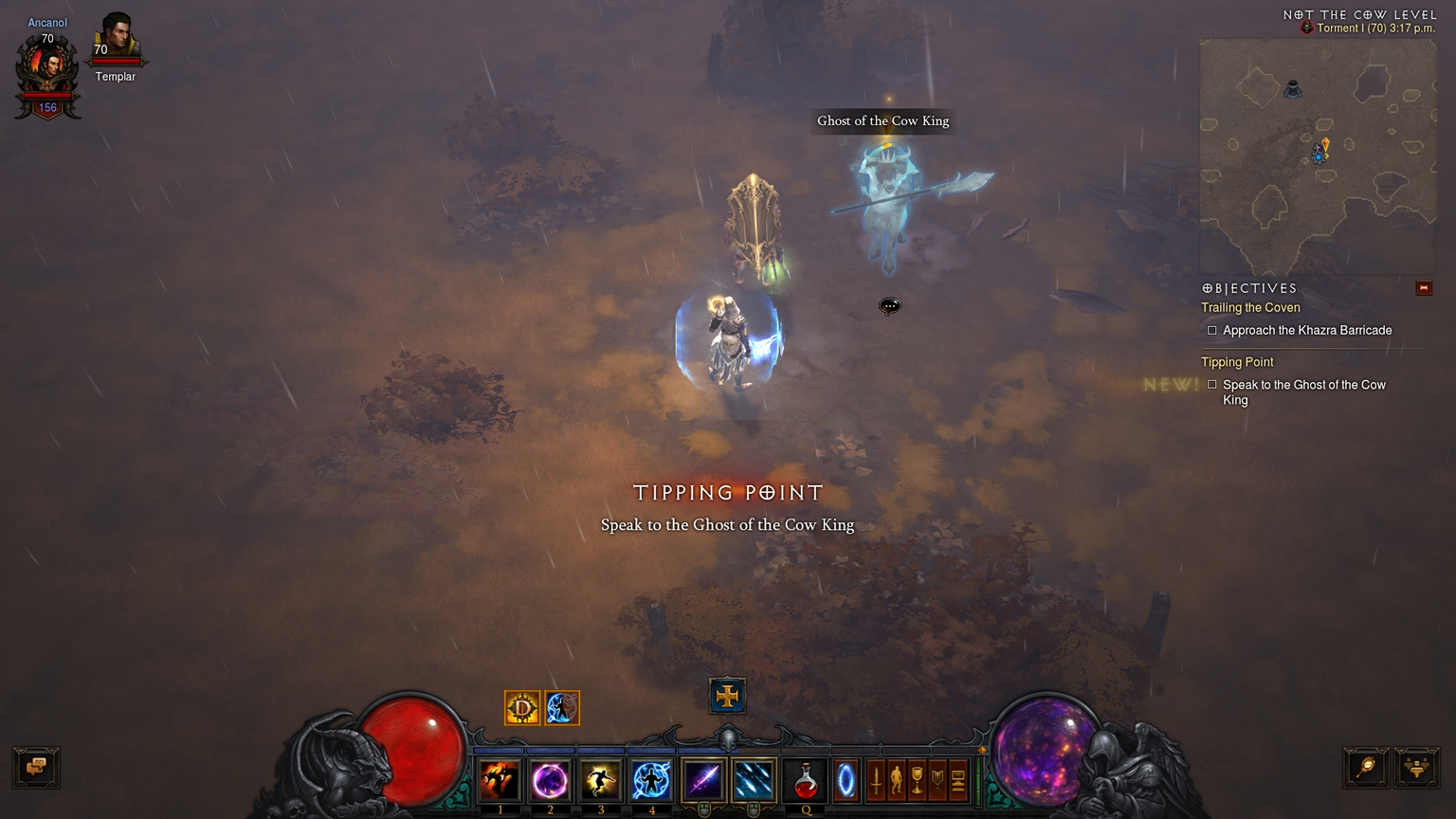1456x819 pixels.
Task: Open the blue town portal
Action: coord(846,780)
